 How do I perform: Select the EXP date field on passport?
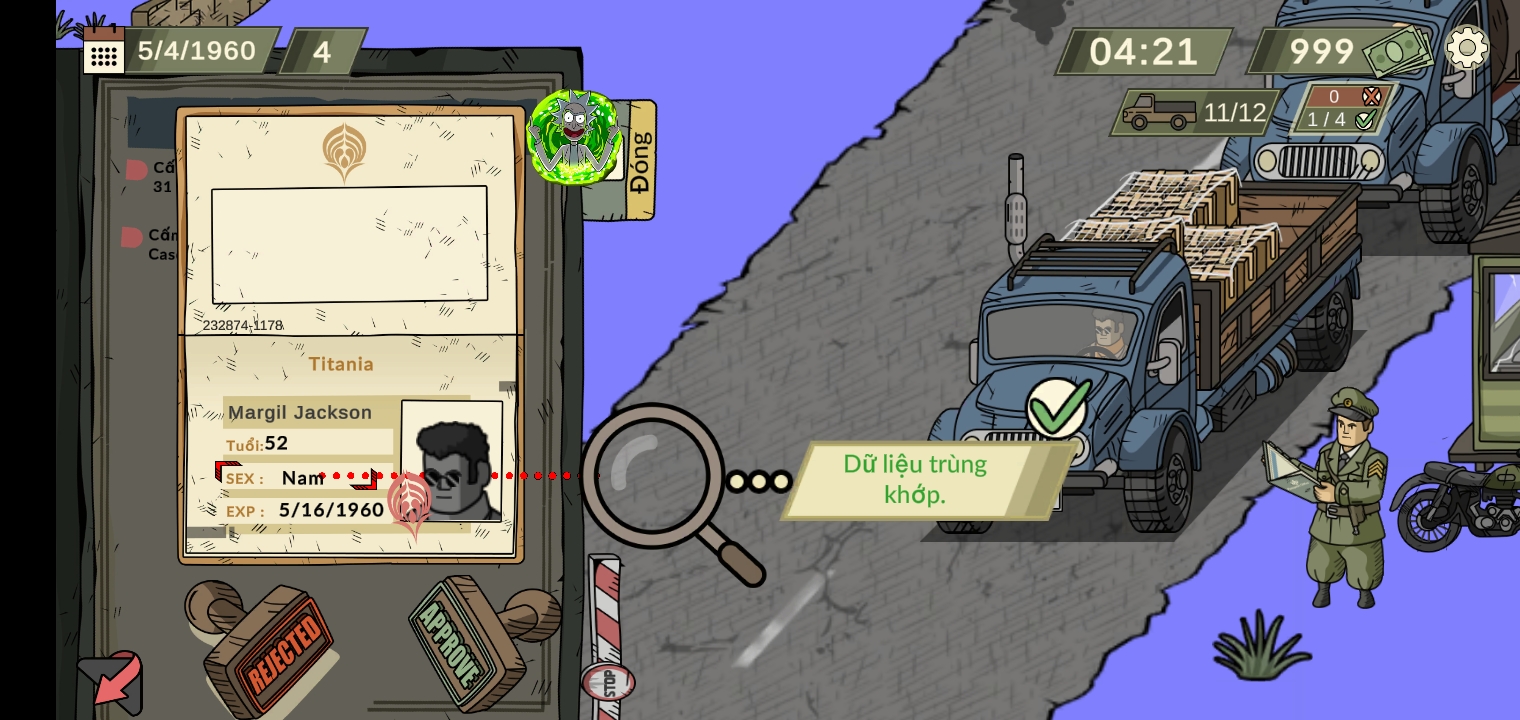(330, 510)
